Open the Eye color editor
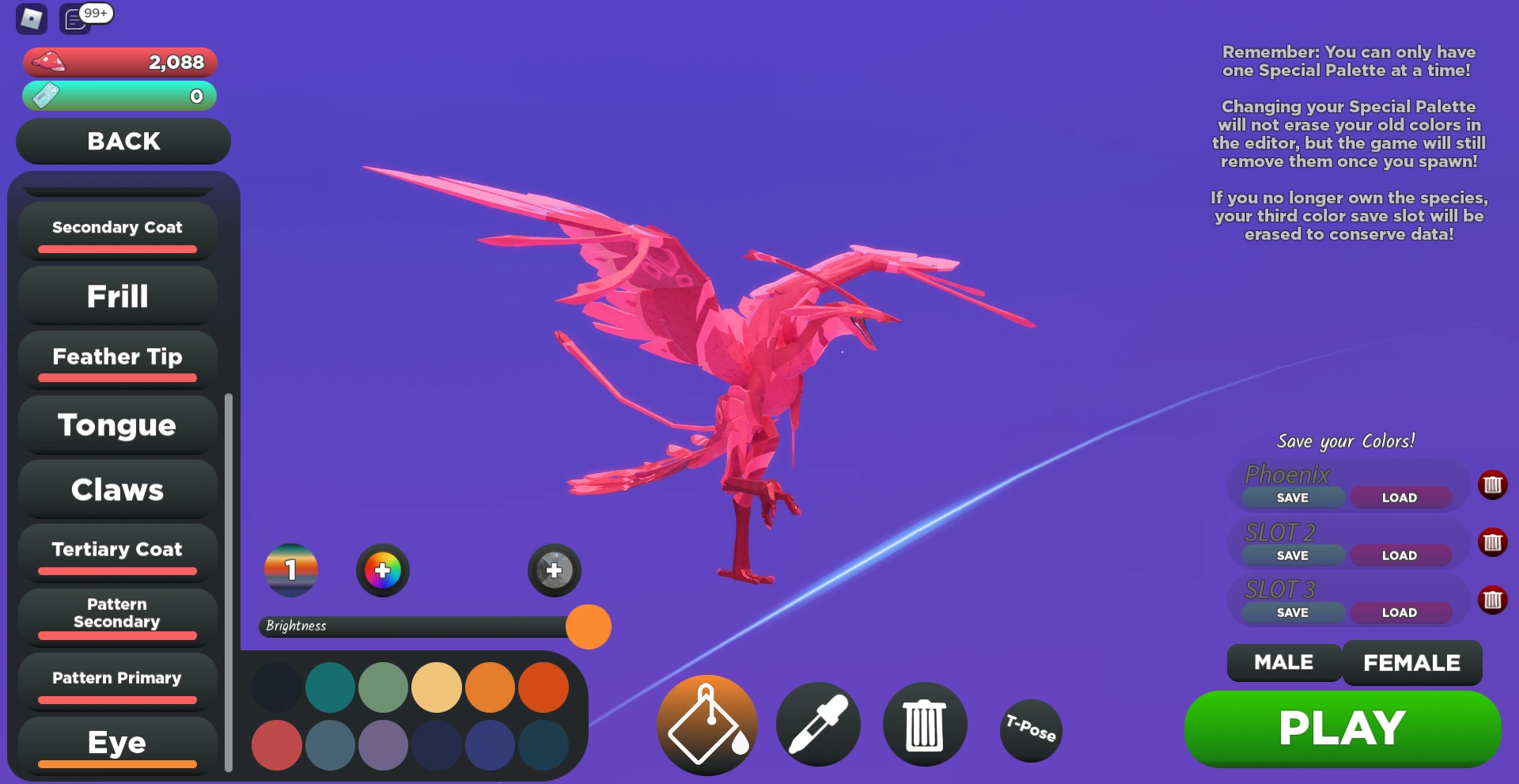The width and height of the screenshot is (1519, 784). pos(117,742)
